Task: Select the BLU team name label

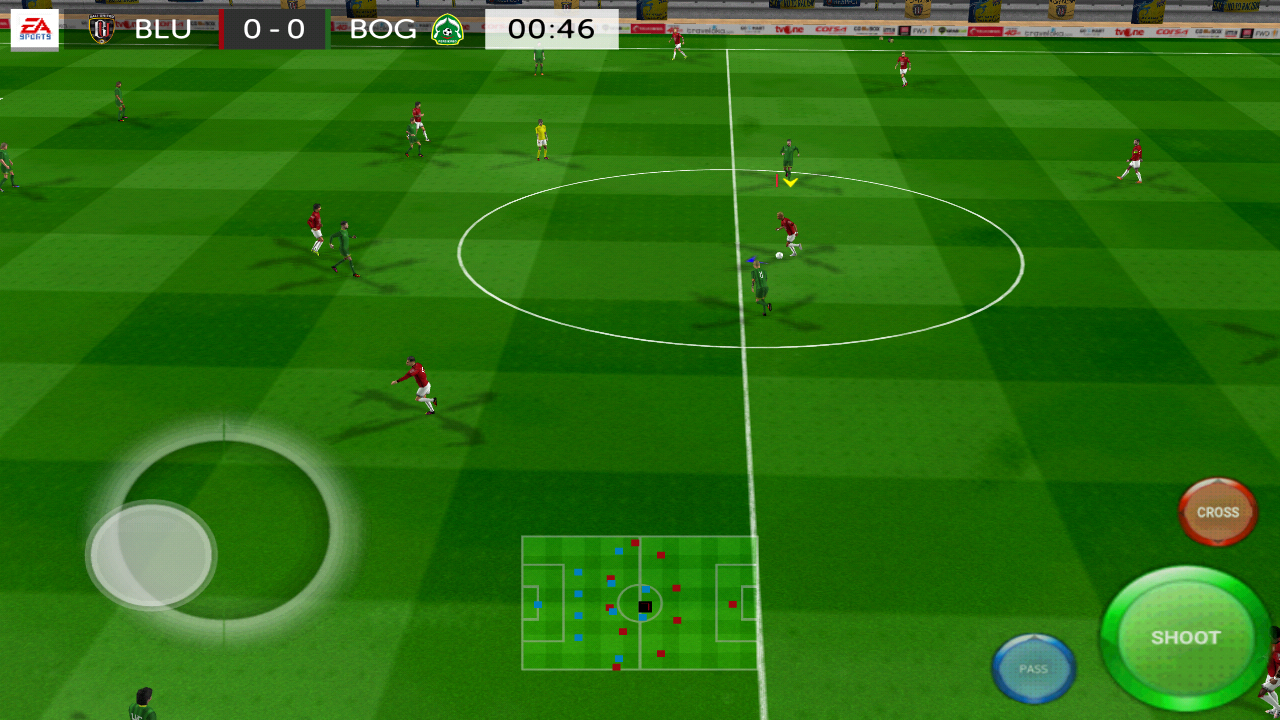Action: 164,29
